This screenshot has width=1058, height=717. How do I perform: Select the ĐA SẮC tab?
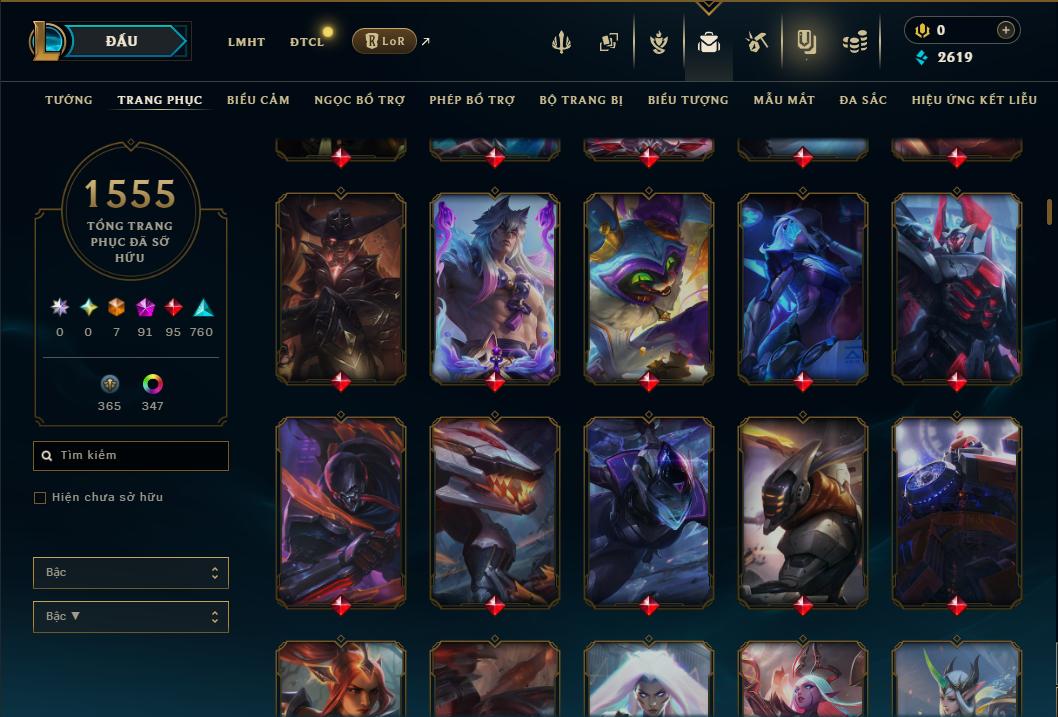[863, 100]
